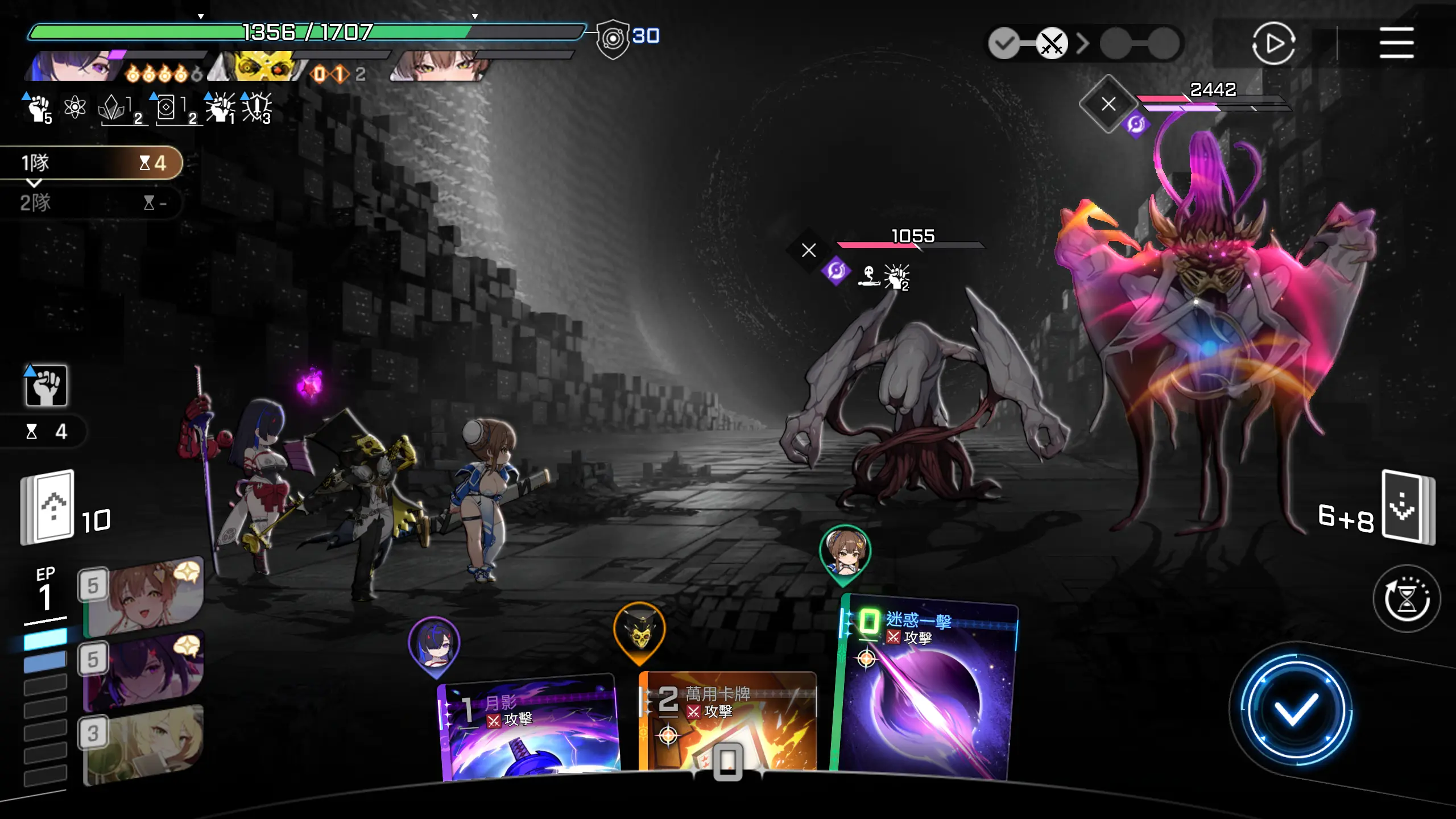Inspect the atom status effect icon
Screen dimensions: 1456x819
75,107
